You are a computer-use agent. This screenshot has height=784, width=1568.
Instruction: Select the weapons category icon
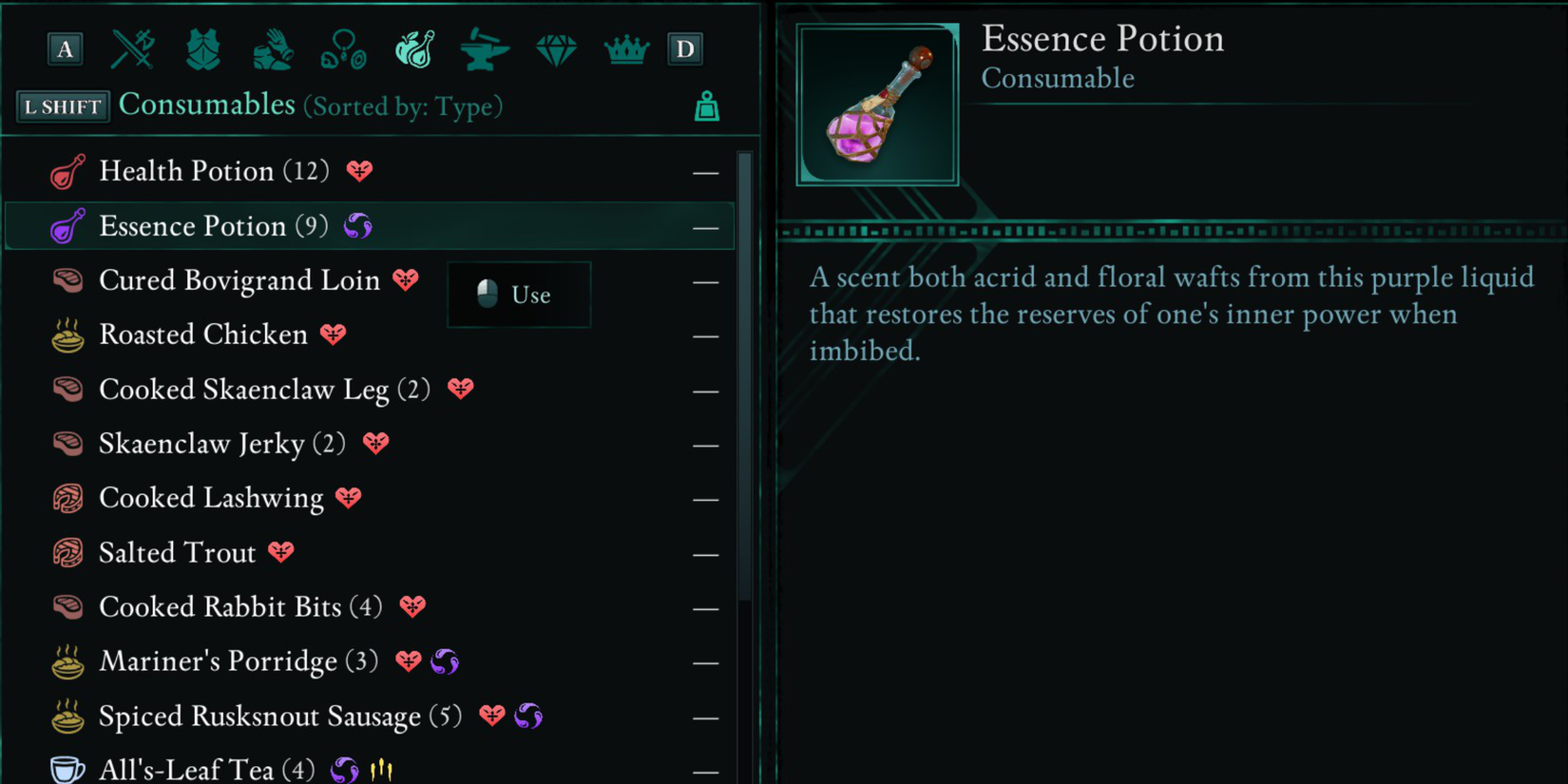132,49
